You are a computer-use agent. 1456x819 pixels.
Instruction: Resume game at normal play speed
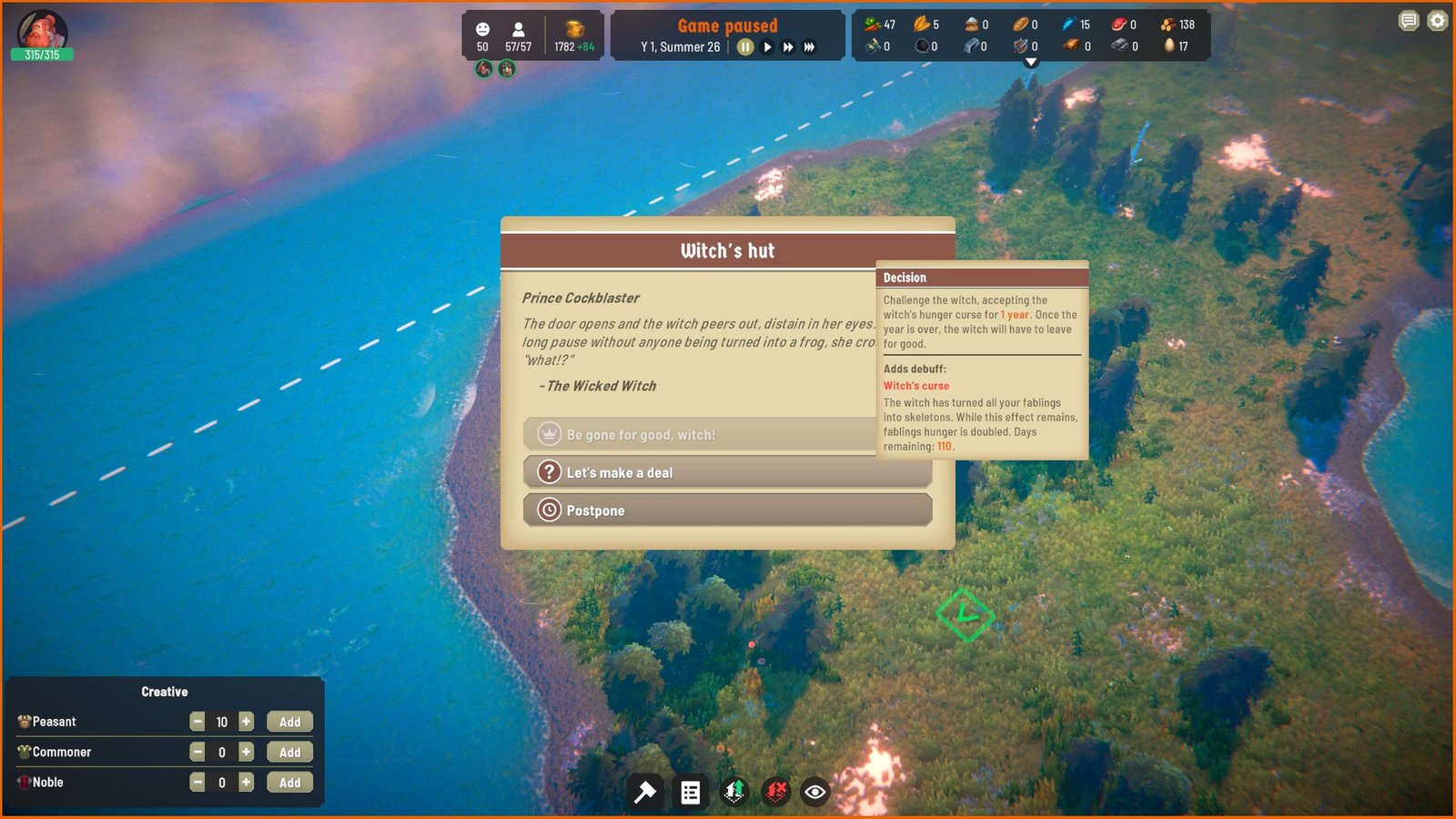pyautogui.click(x=768, y=47)
